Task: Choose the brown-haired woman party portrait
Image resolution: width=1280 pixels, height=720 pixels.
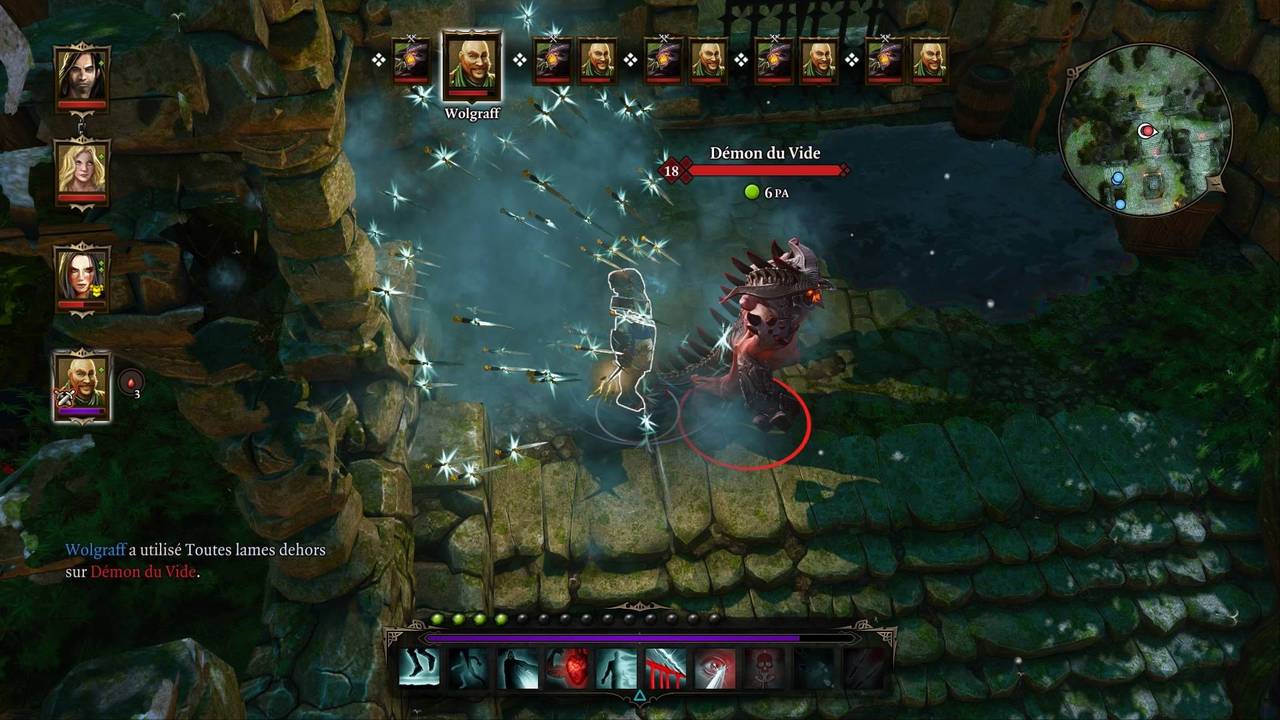Action: (82, 274)
